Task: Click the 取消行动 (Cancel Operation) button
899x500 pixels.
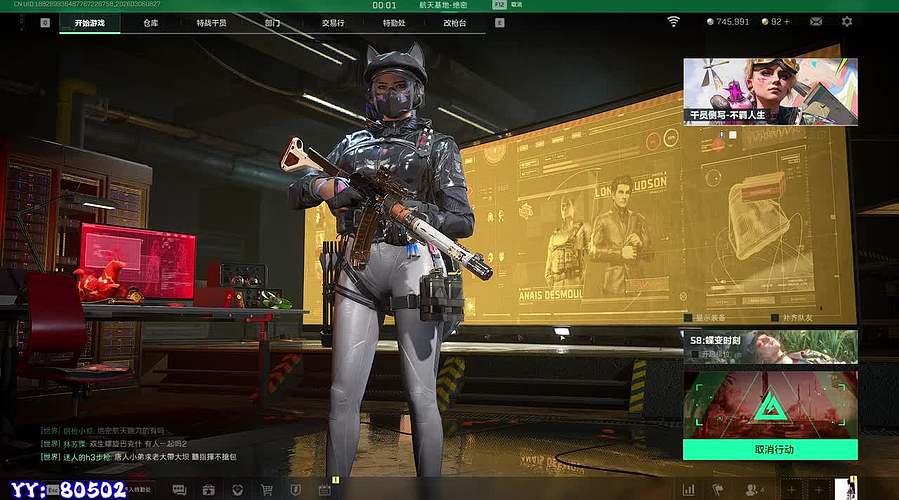Action: tap(770, 450)
